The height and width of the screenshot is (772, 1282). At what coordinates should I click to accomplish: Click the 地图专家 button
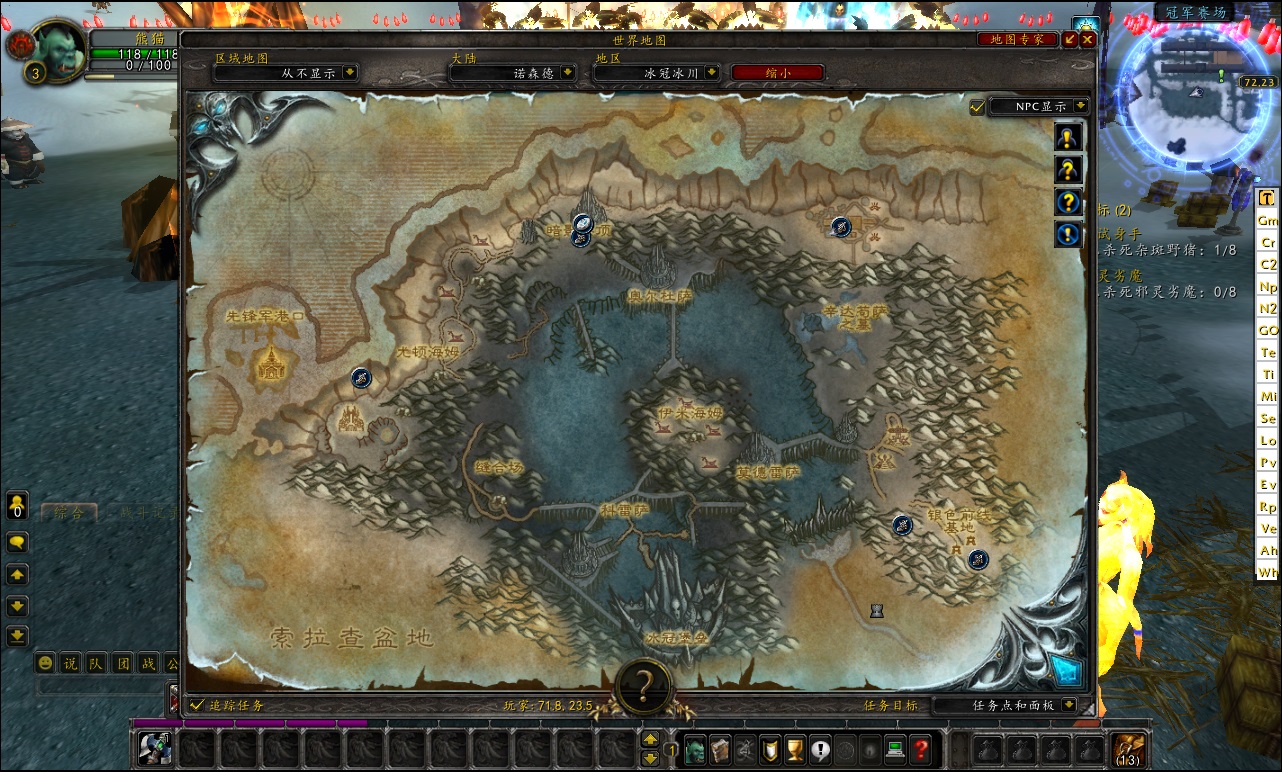coord(1017,40)
